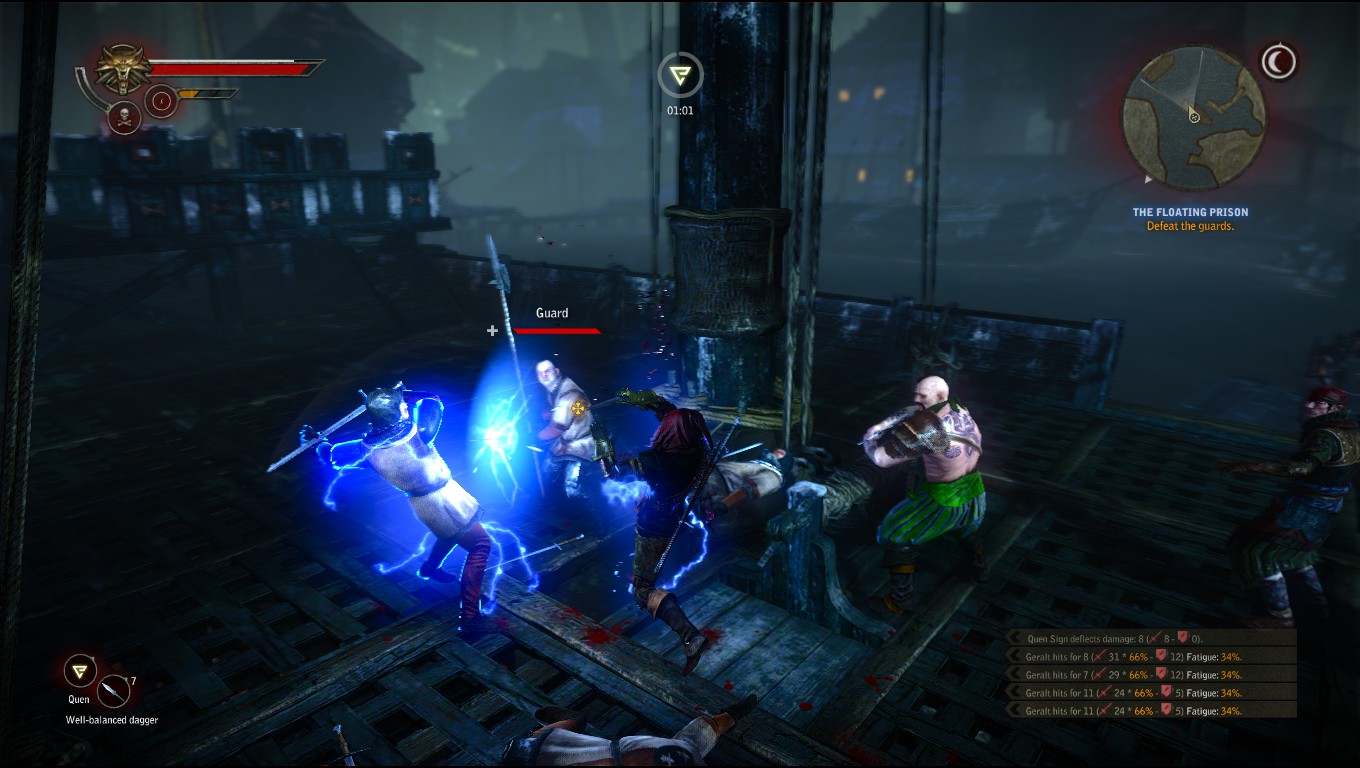Screen dimensions: 1360x768
Task: Select the skull poison status icon
Action: pos(123,118)
